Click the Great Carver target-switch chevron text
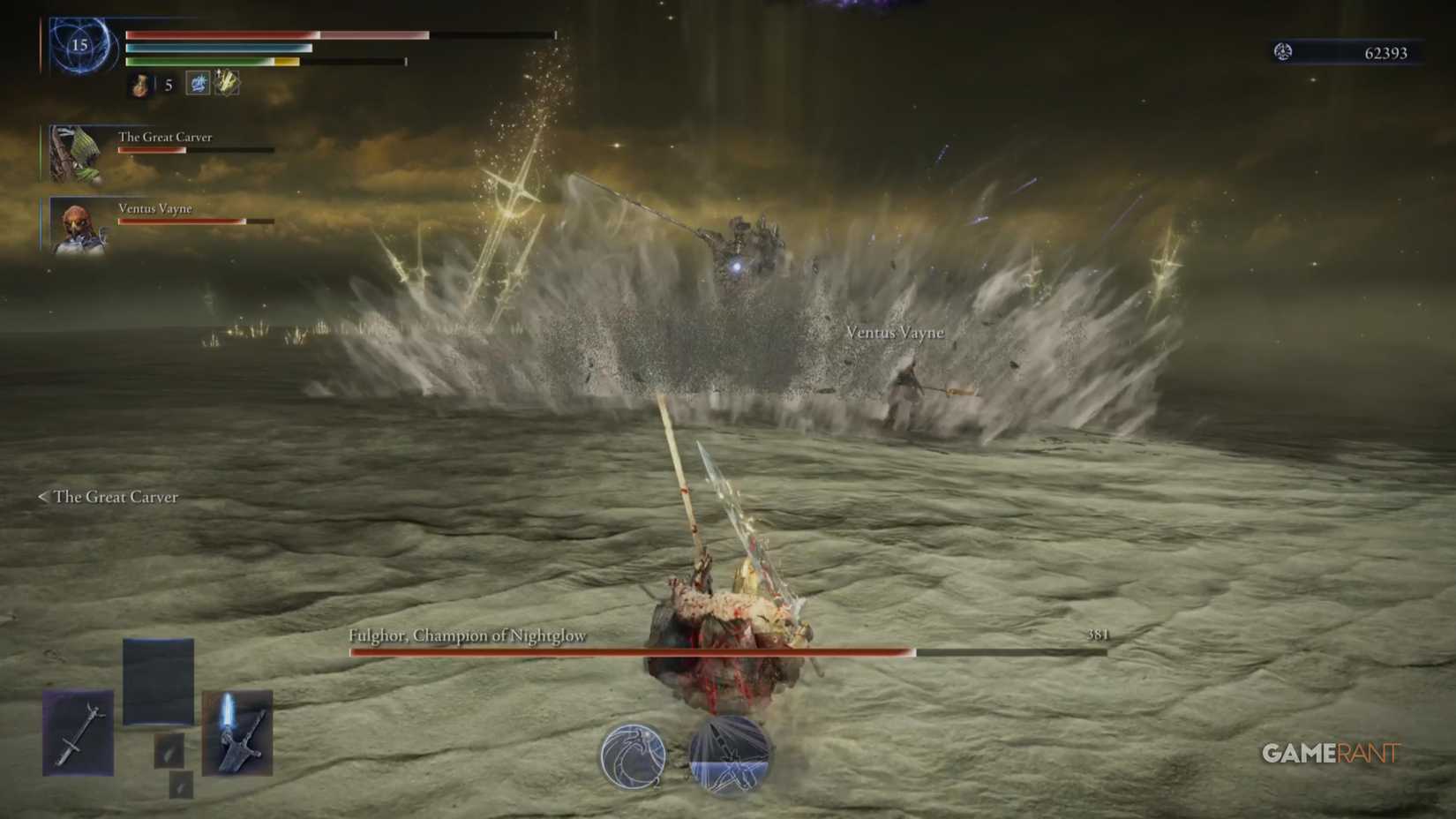The height and width of the screenshot is (819, 1456). coord(108,497)
